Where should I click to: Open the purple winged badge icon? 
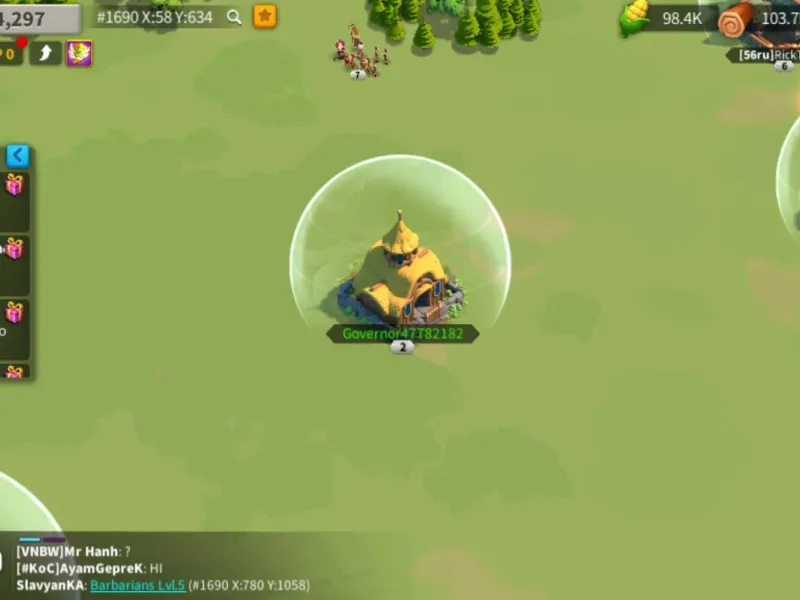[x=79, y=53]
